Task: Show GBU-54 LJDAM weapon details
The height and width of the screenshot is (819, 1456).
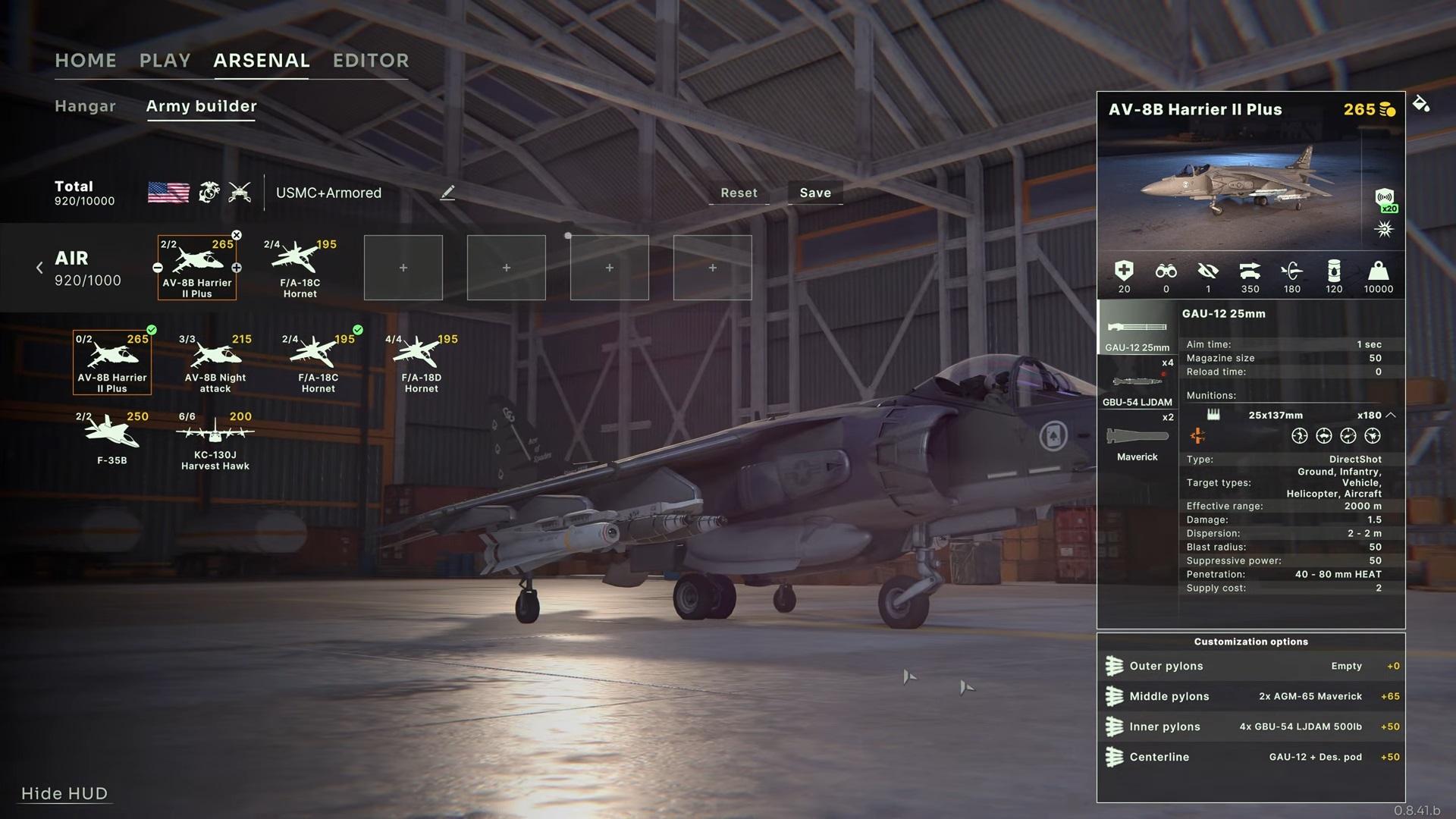Action: [1137, 383]
